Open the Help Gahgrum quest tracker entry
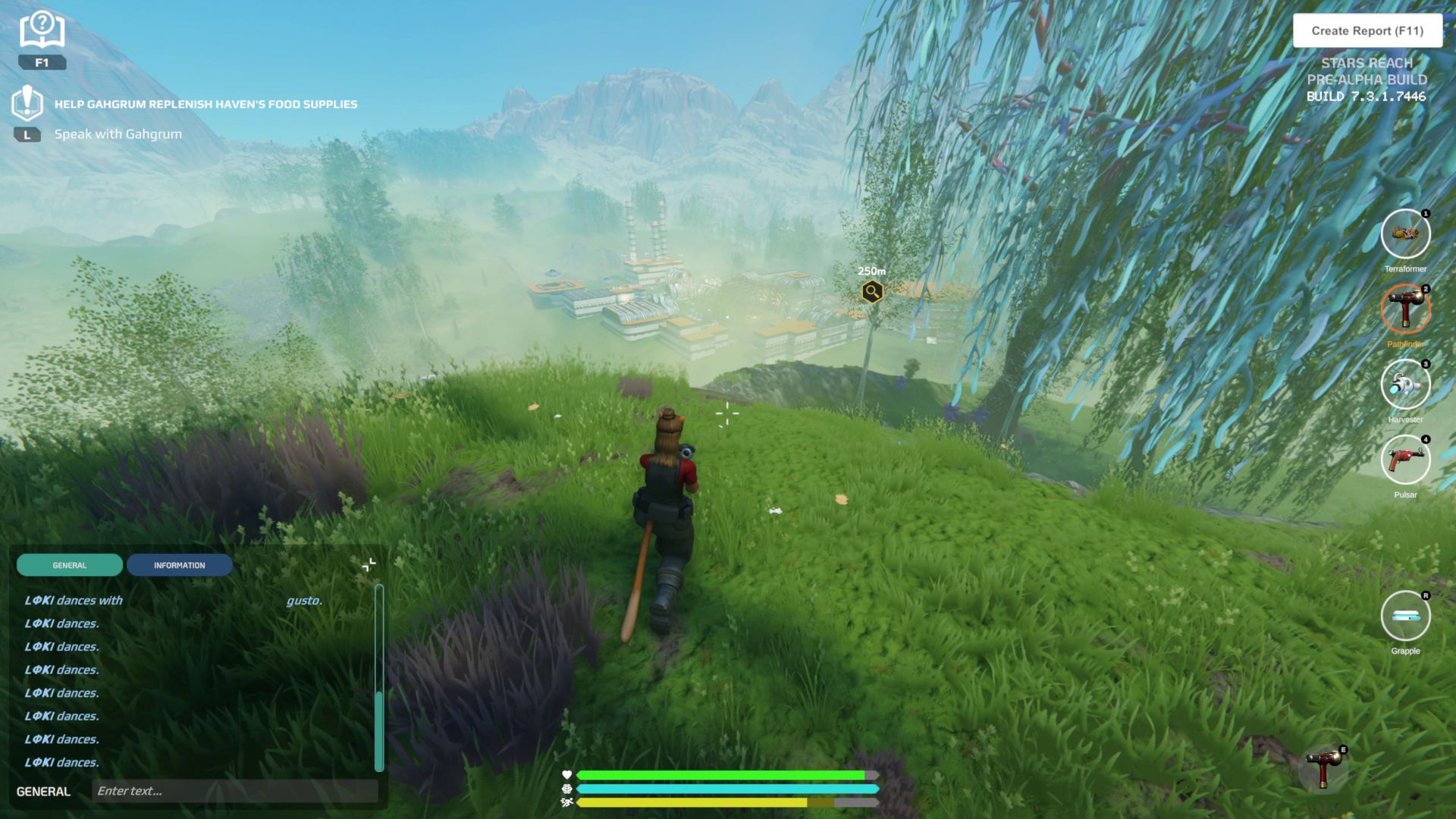Screen dimensions: 1456x819 [x=206, y=104]
